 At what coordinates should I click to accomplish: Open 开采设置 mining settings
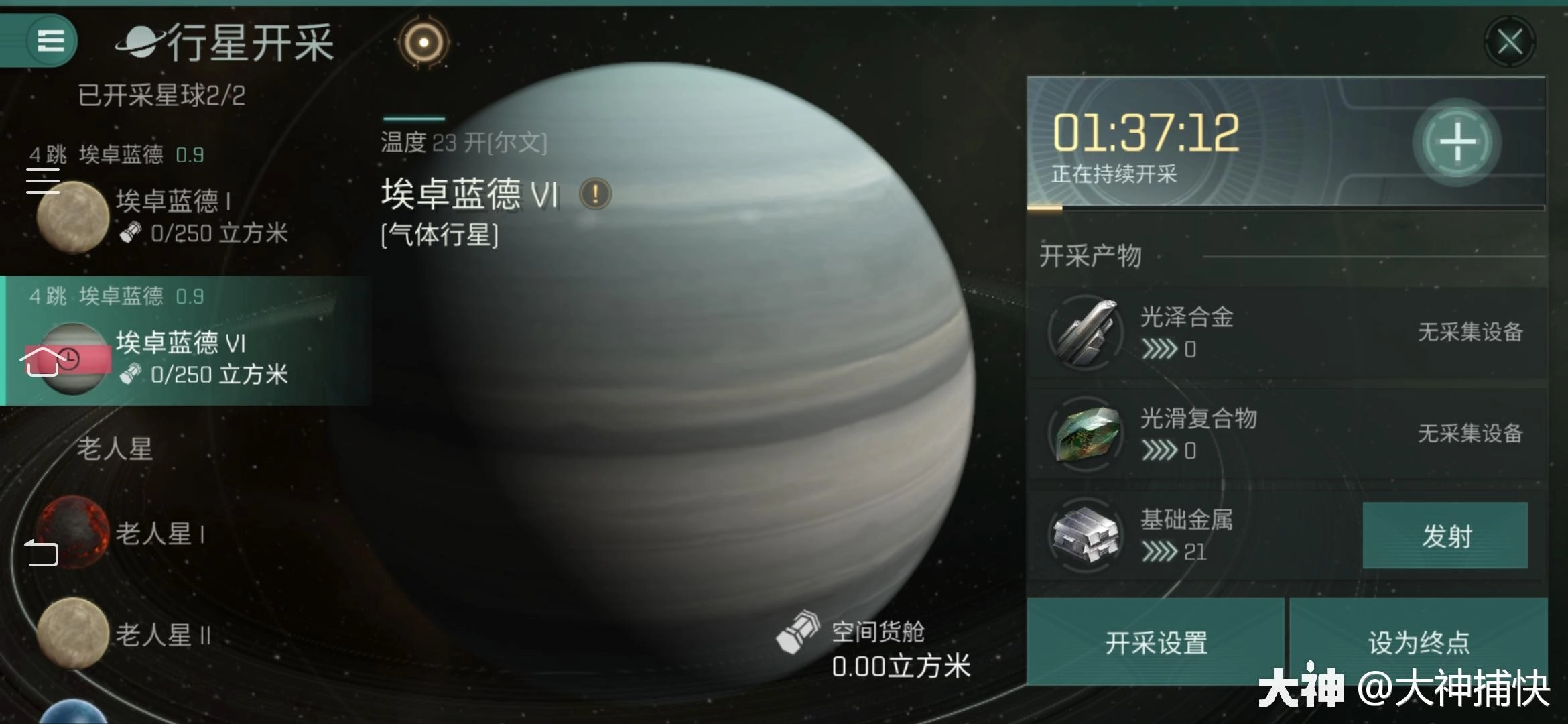point(1156,644)
